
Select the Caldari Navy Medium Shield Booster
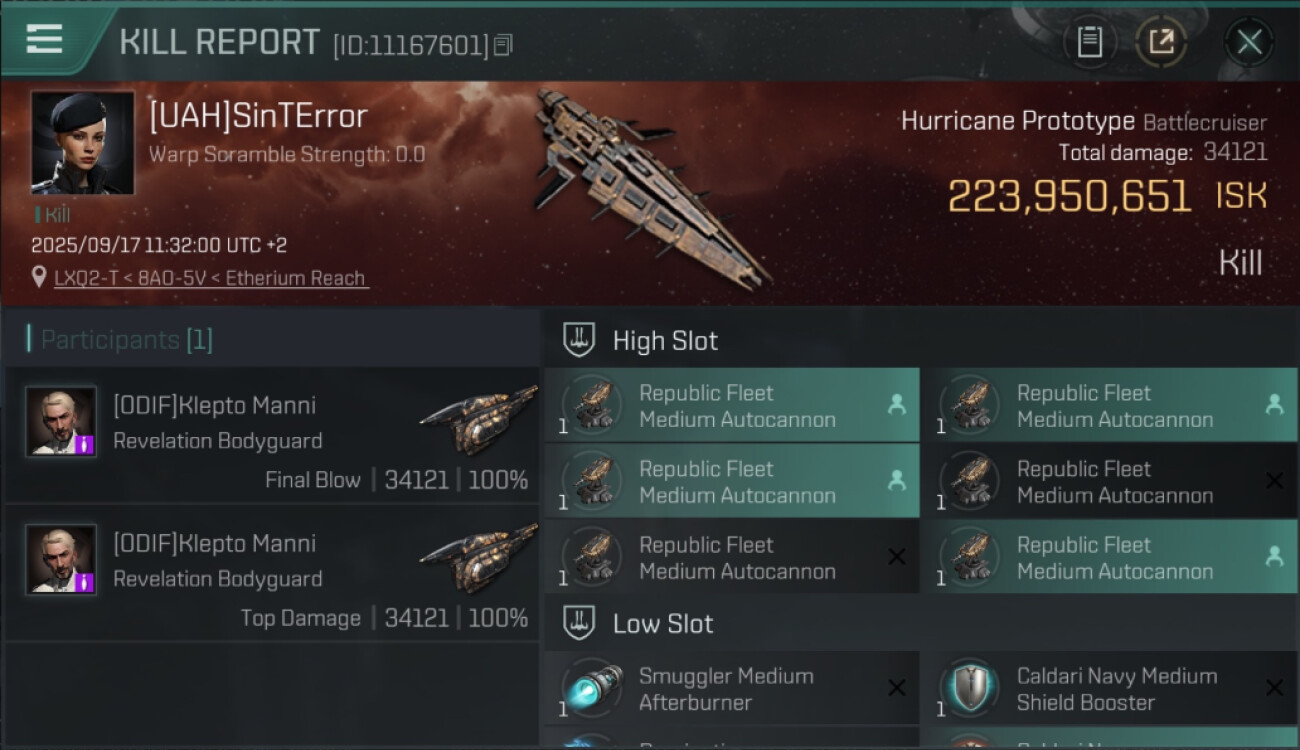(1108, 689)
